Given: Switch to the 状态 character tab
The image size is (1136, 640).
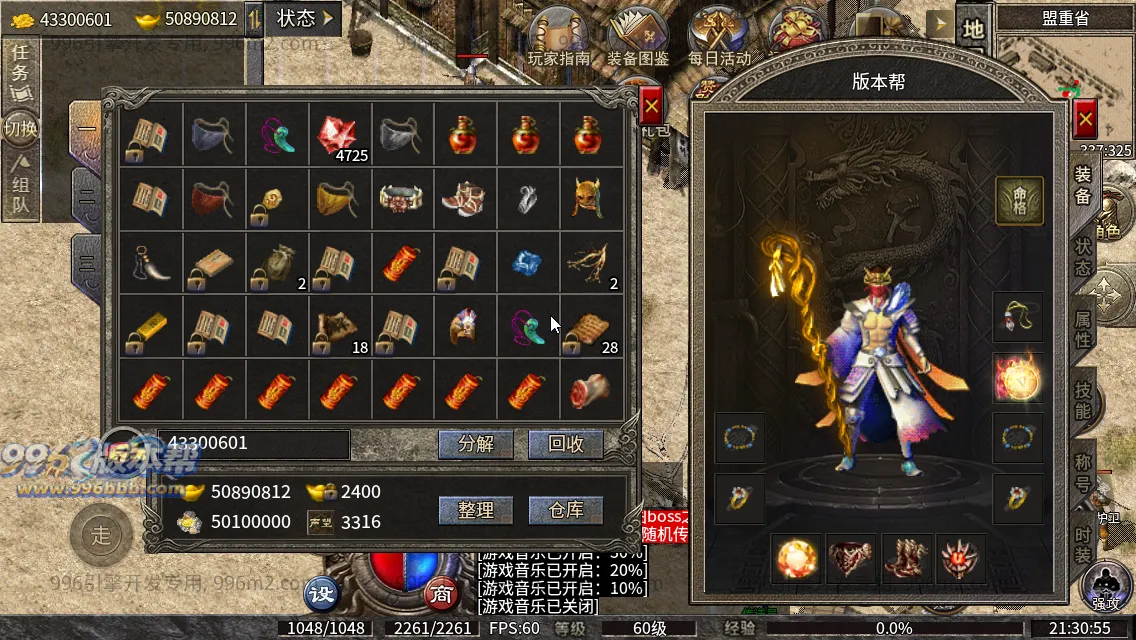Looking at the screenshot, I should [x=1083, y=255].
